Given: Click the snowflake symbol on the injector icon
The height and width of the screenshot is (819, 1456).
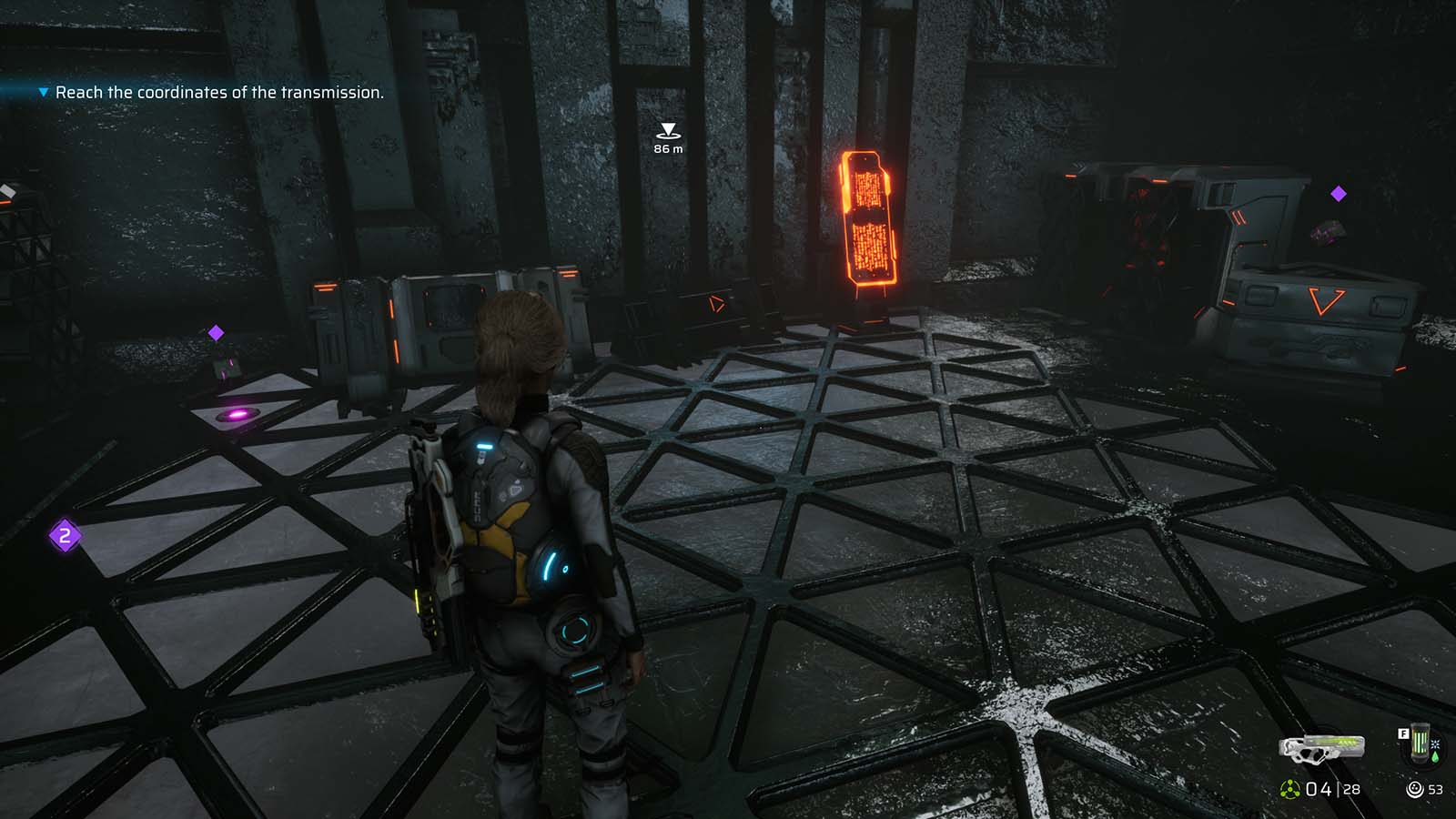Looking at the screenshot, I should point(1435,744).
